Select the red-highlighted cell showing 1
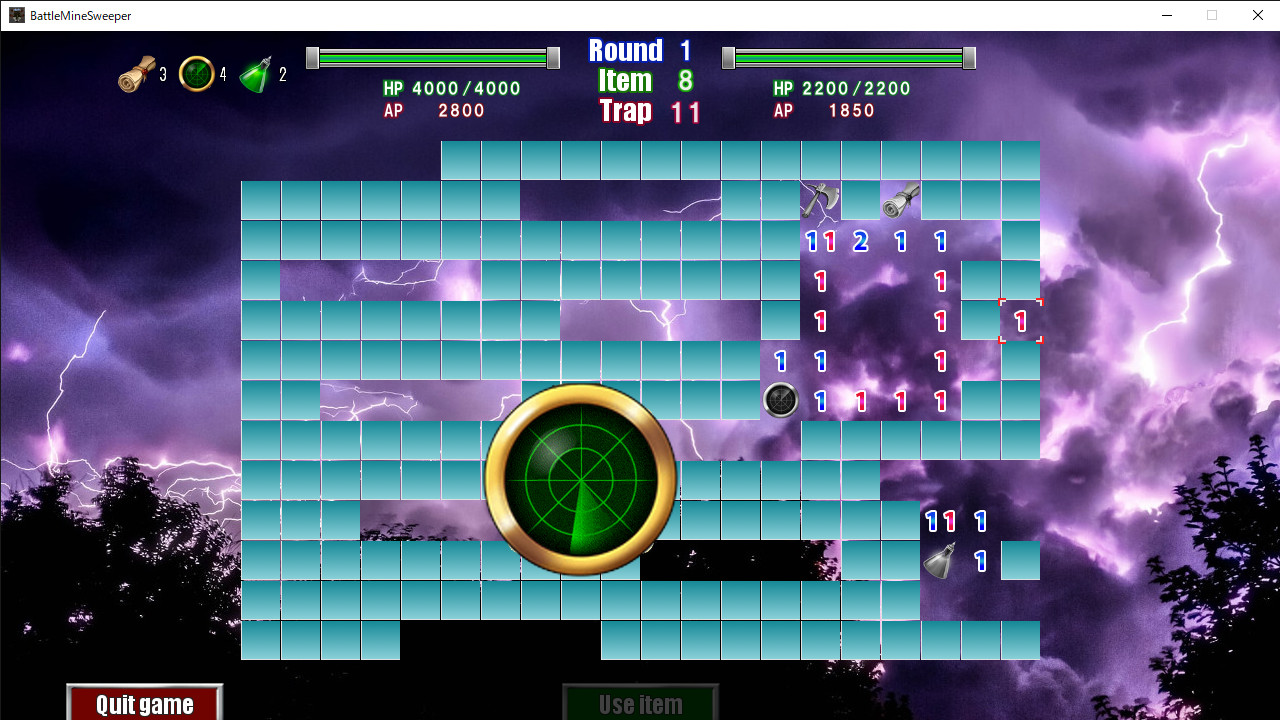Viewport: 1280px width, 720px height. coord(1020,320)
